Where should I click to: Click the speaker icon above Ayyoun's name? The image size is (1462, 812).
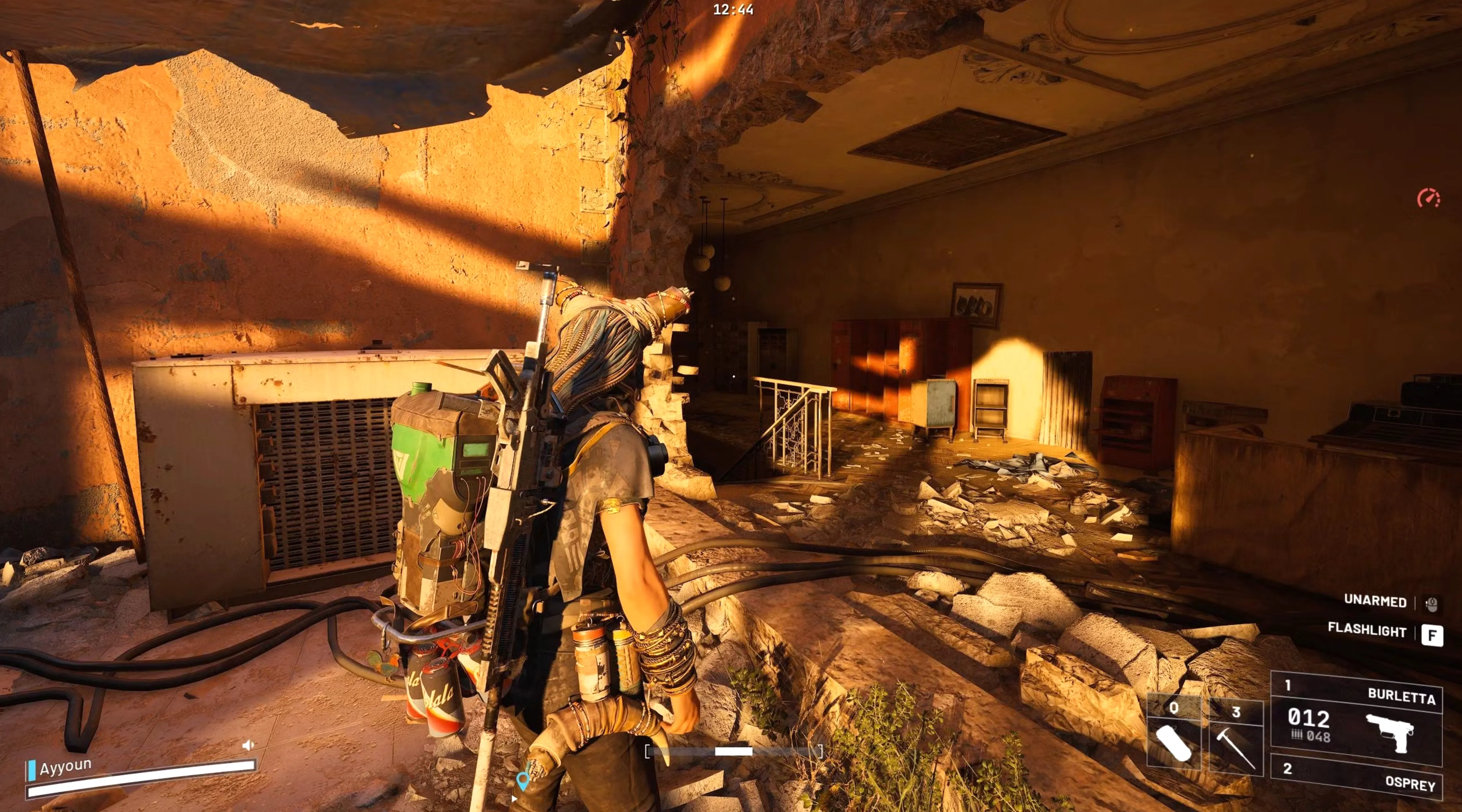[x=247, y=745]
